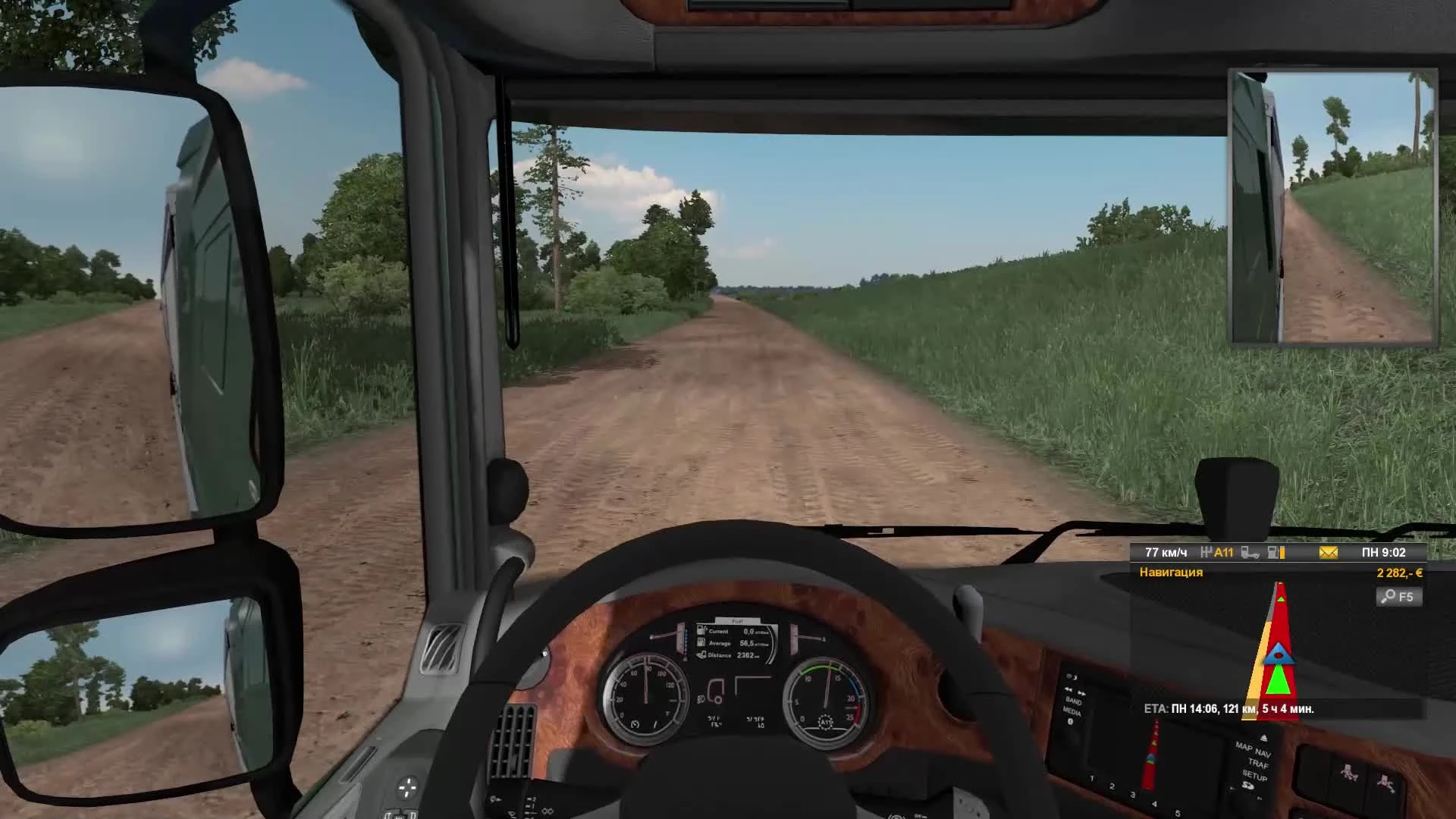The width and height of the screenshot is (1456, 819).
Task: Click the magnifier icon on the F5 button
Action: point(1389,597)
